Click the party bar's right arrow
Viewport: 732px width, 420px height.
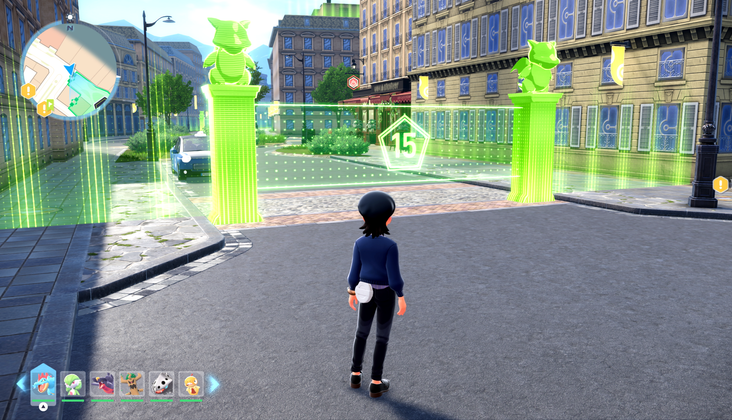(x=213, y=383)
